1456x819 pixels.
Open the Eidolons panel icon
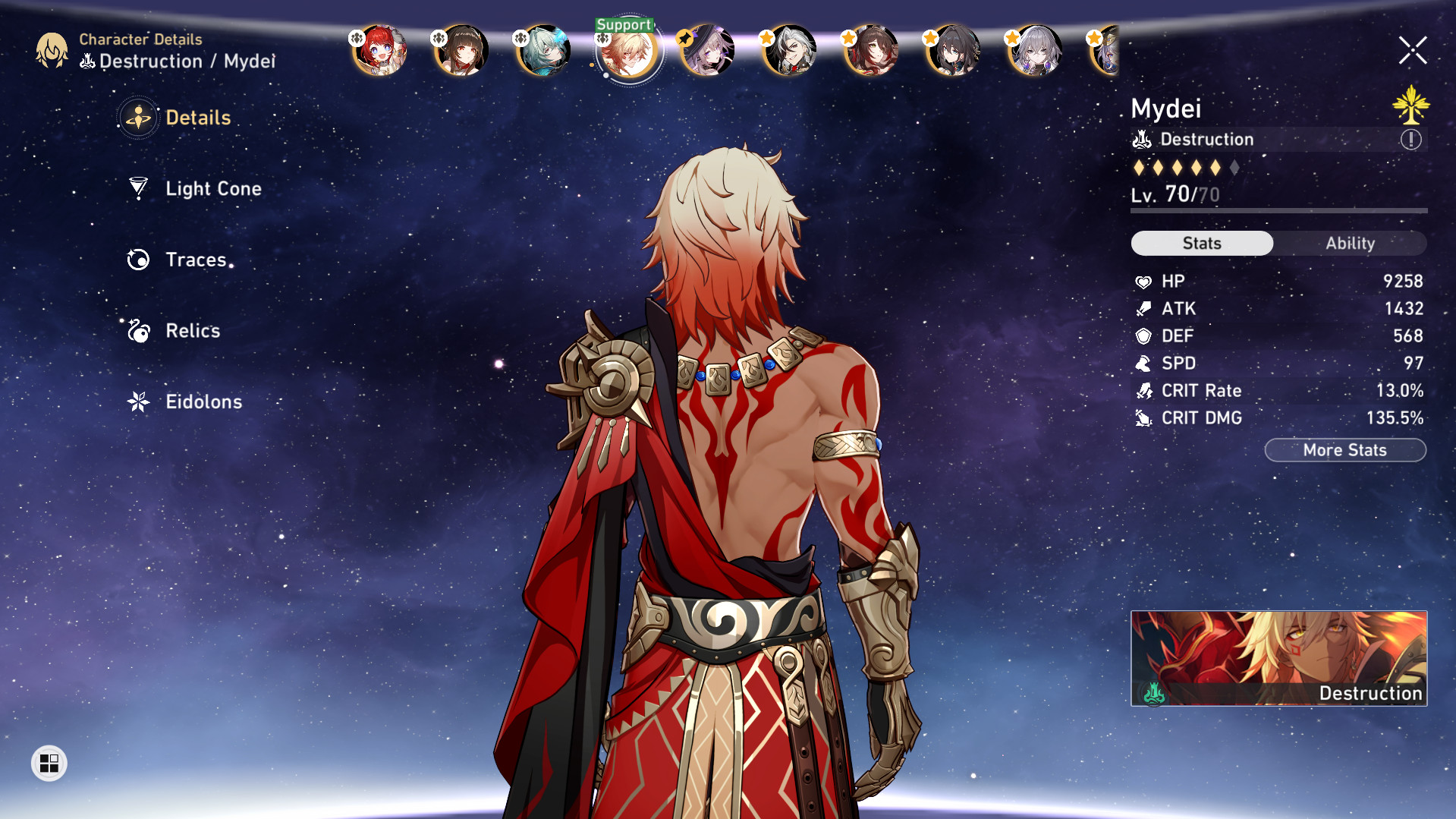(x=139, y=402)
